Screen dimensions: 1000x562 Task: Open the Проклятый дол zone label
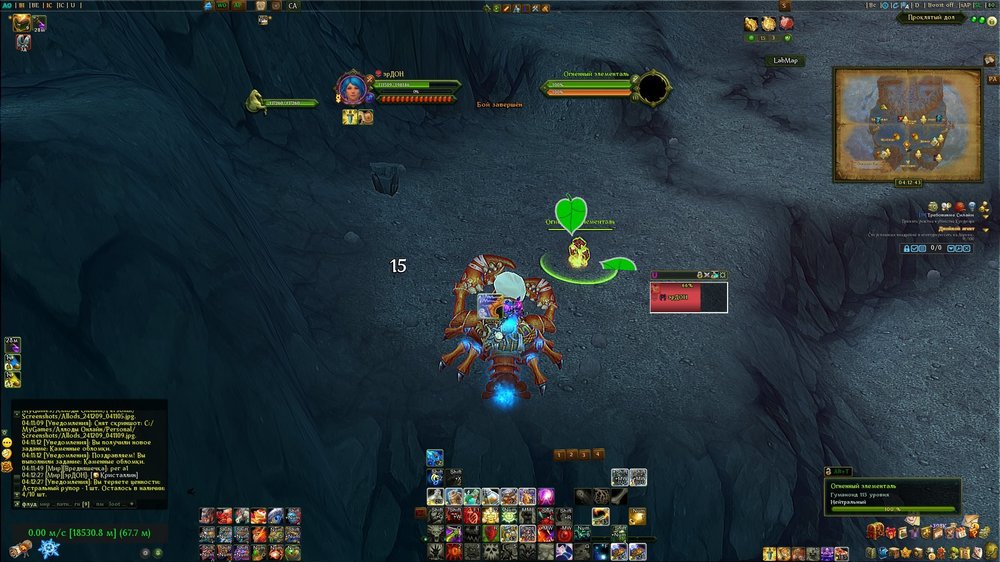tap(930, 18)
